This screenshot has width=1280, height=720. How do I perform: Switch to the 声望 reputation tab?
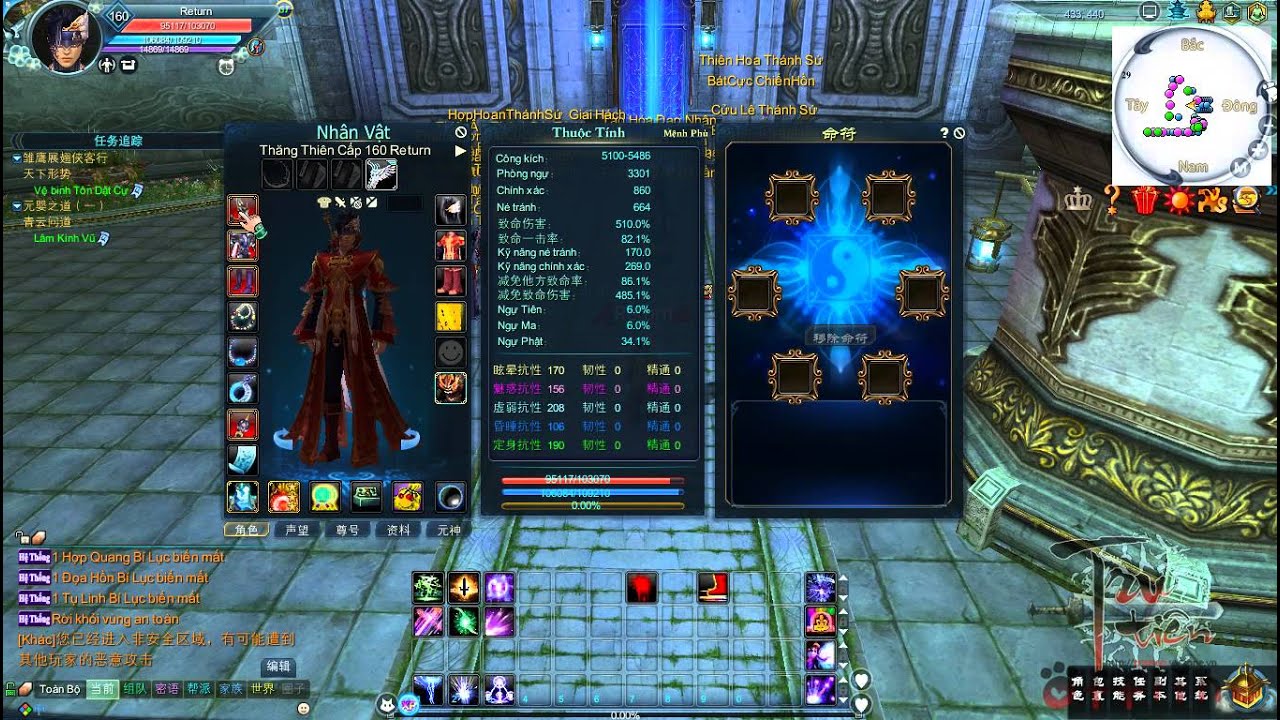(297, 530)
